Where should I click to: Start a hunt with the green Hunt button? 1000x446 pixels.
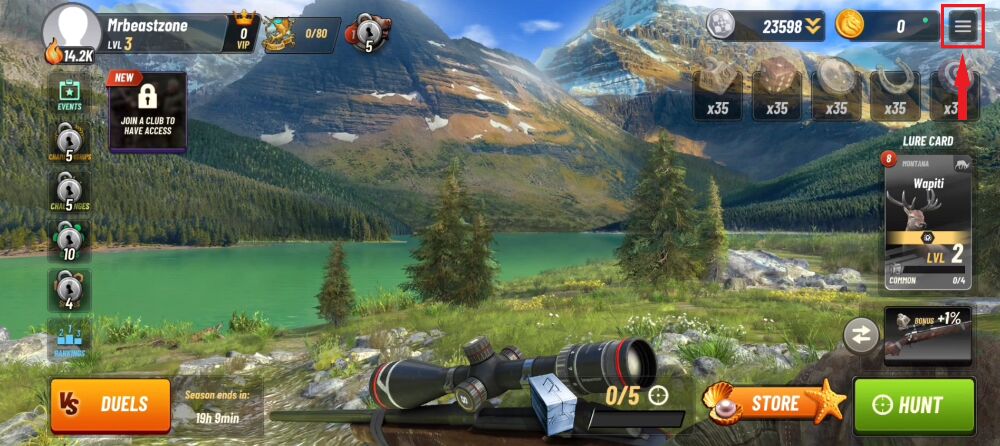[x=913, y=405]
